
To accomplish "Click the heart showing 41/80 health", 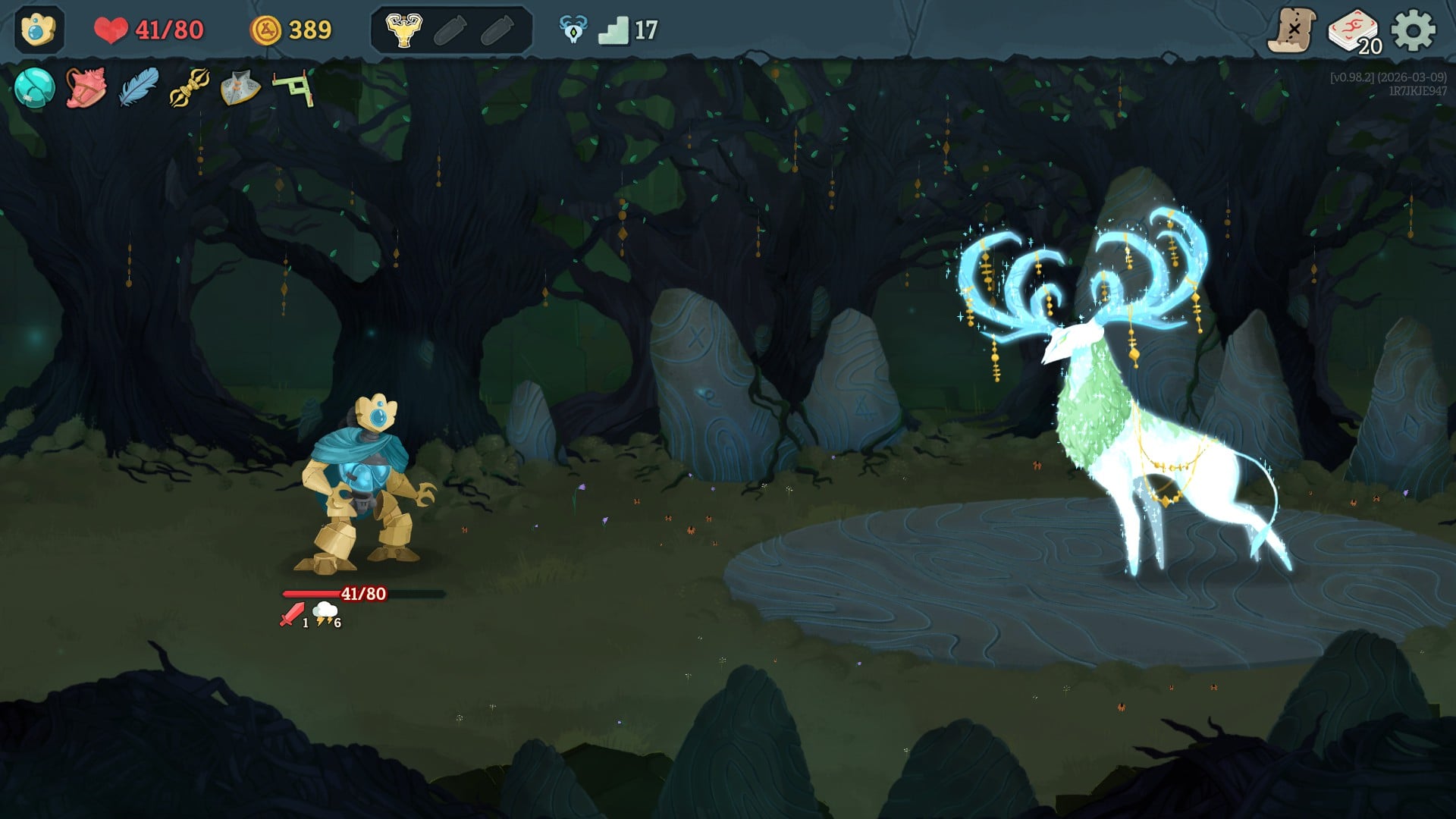I will coord(114,30).
